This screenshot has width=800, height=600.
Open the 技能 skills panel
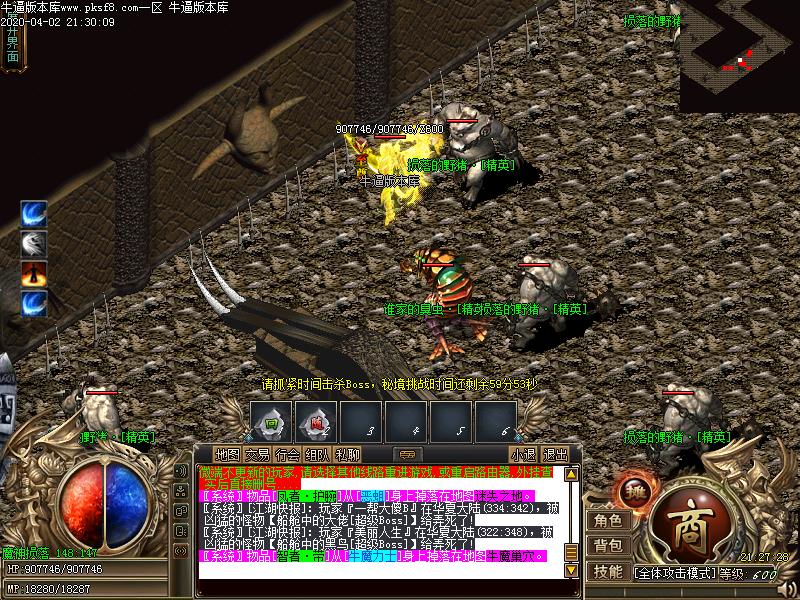[x=607, y=572]
